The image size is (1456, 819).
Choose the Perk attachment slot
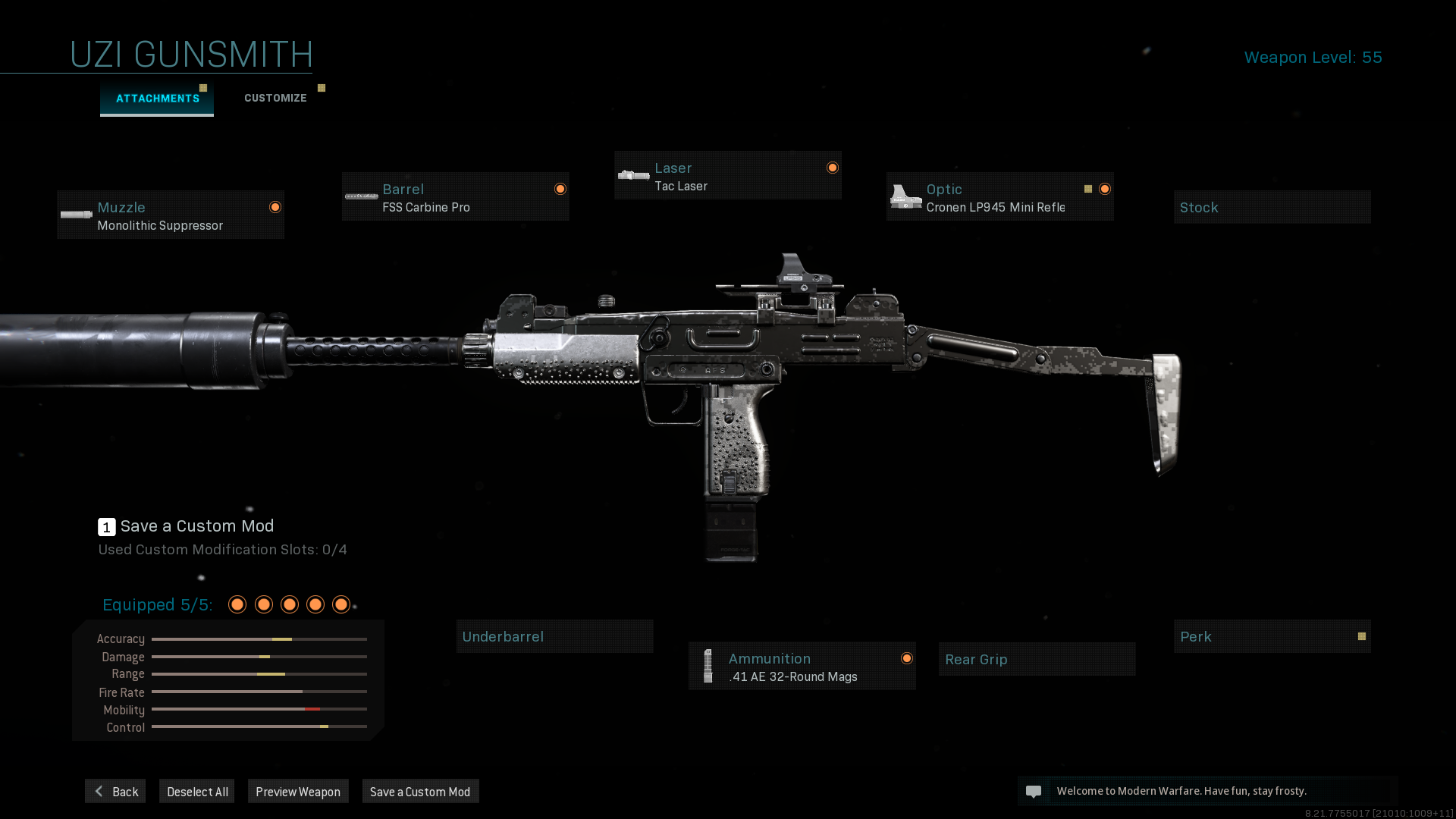click(1272, 637)
